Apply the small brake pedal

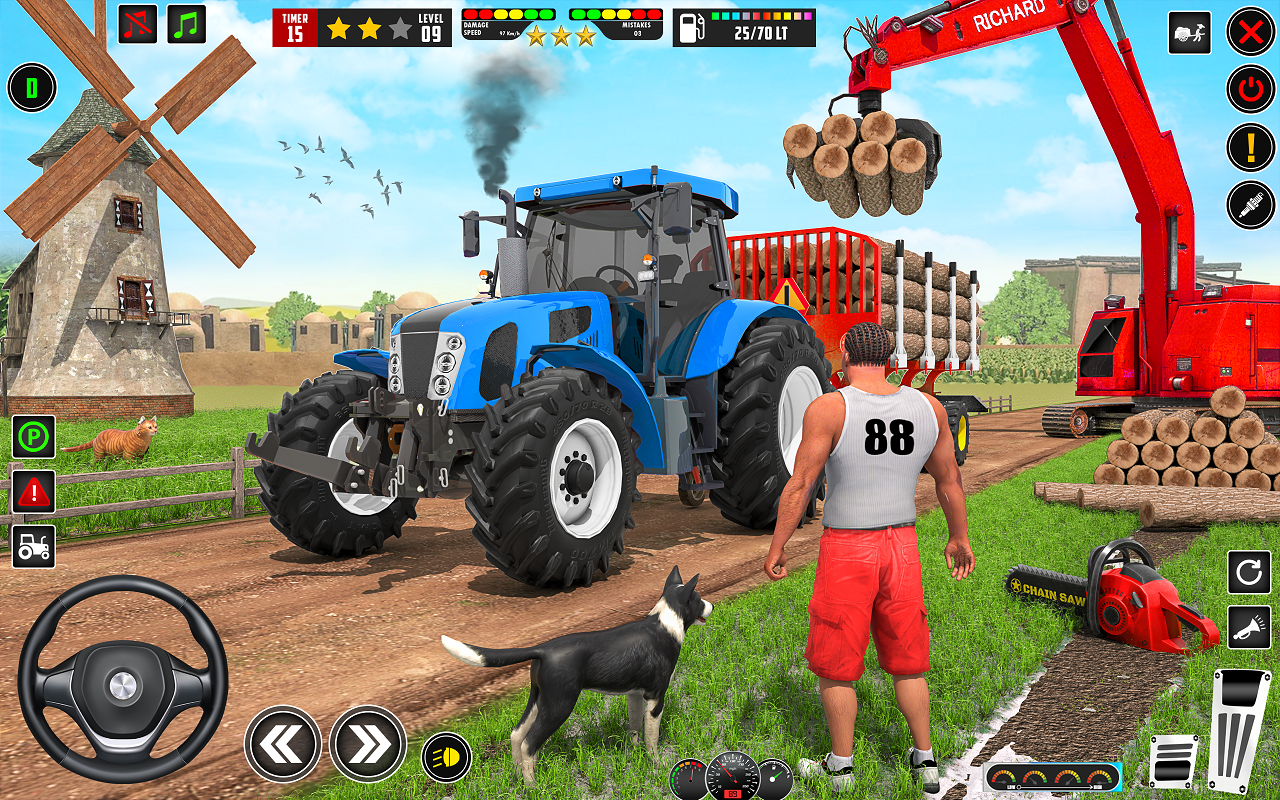(1173, 760)
